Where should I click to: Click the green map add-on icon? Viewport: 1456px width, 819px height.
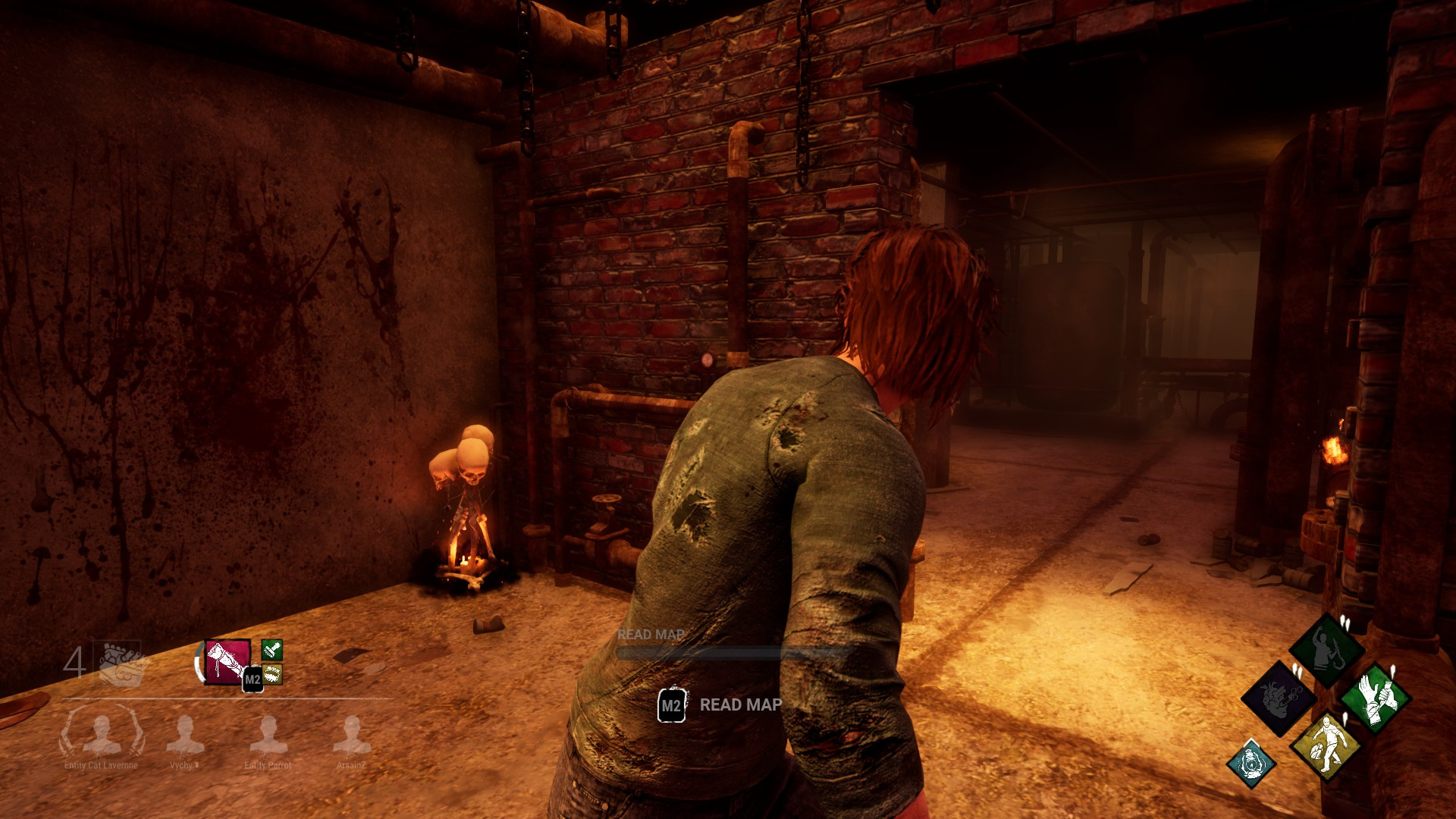[x=272, y=651]
